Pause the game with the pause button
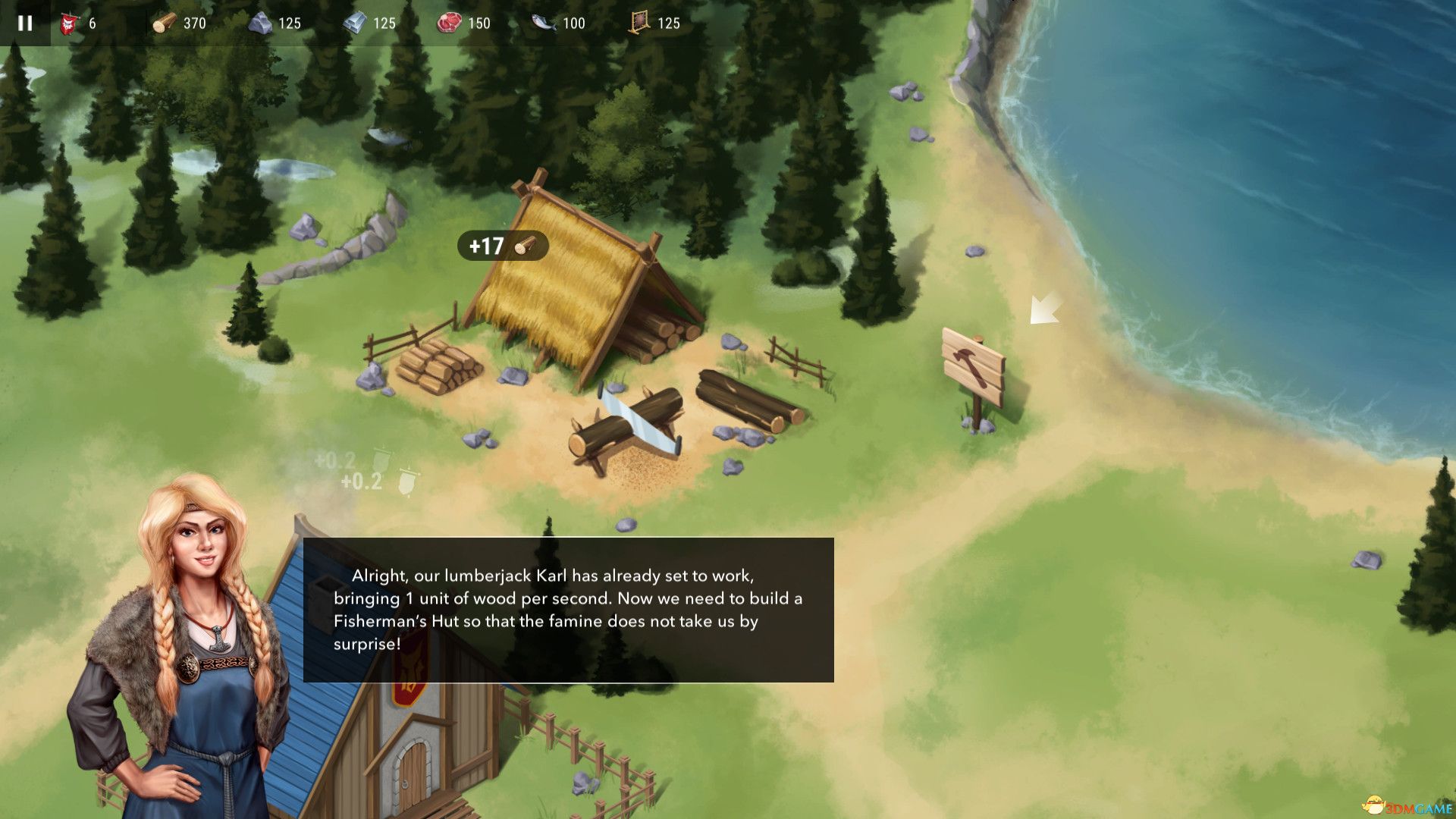 (25, 23)
